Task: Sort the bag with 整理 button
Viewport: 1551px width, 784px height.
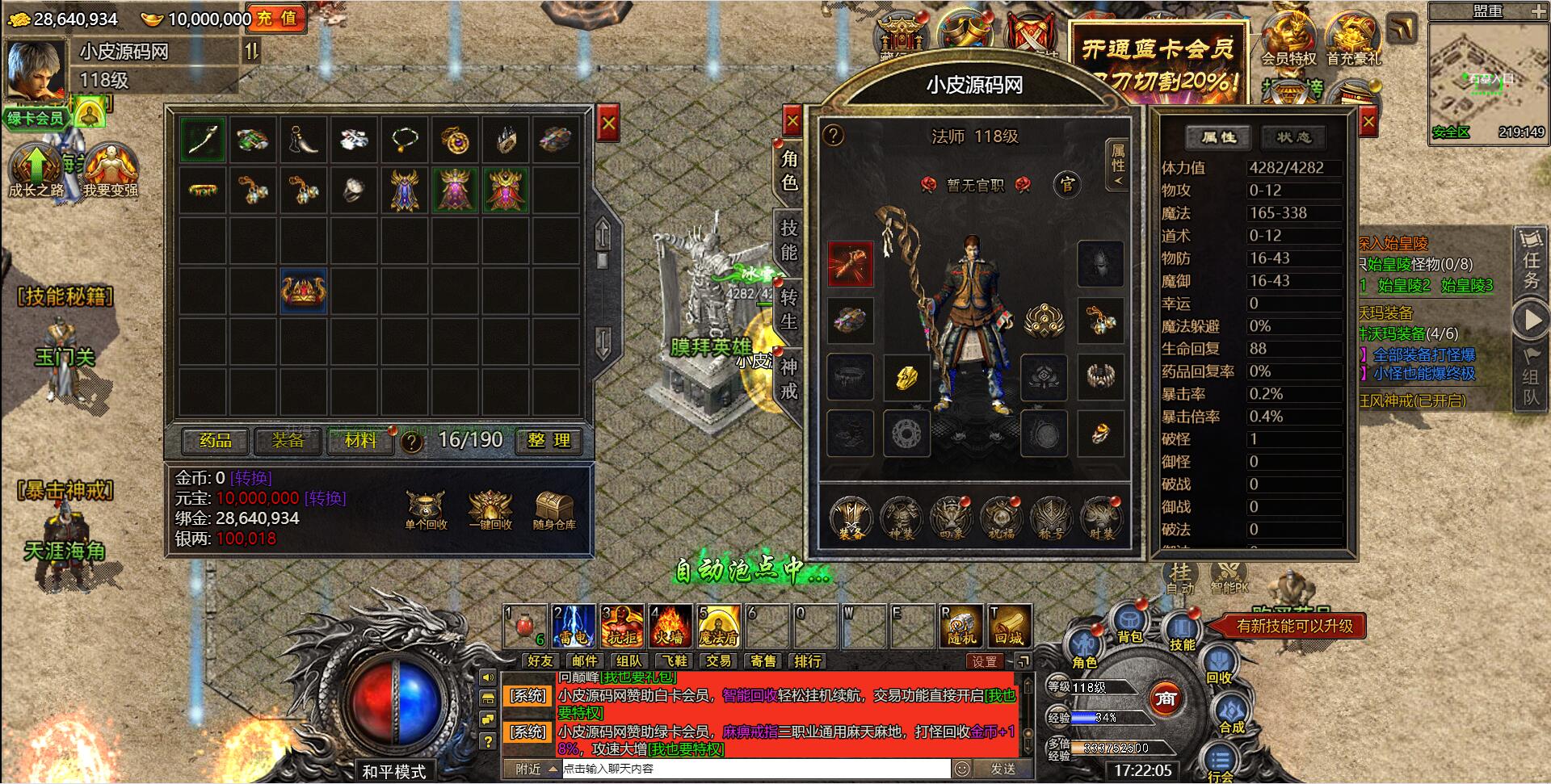Action: (549, 441)
